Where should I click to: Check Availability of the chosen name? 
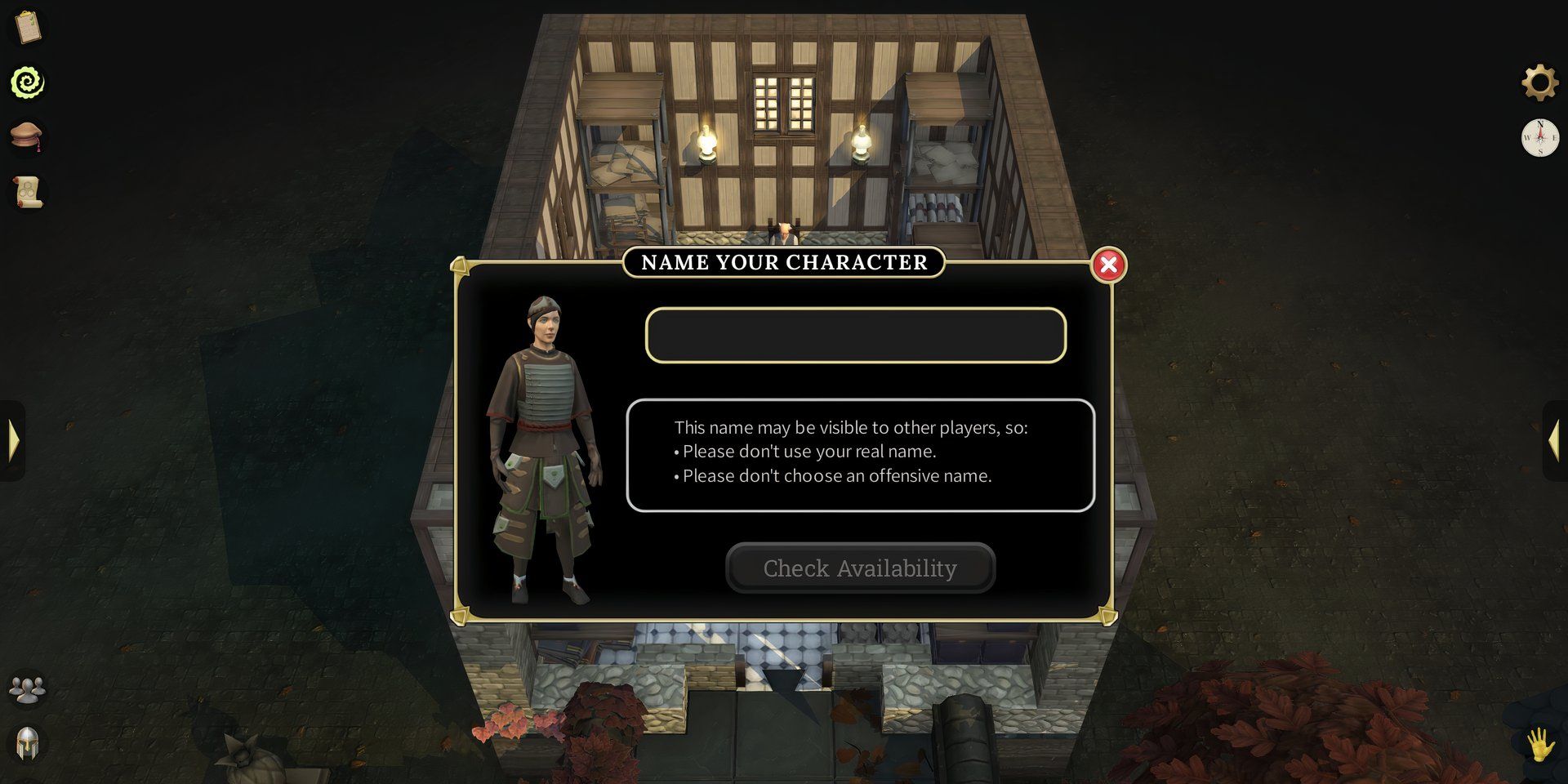(860, 568)
